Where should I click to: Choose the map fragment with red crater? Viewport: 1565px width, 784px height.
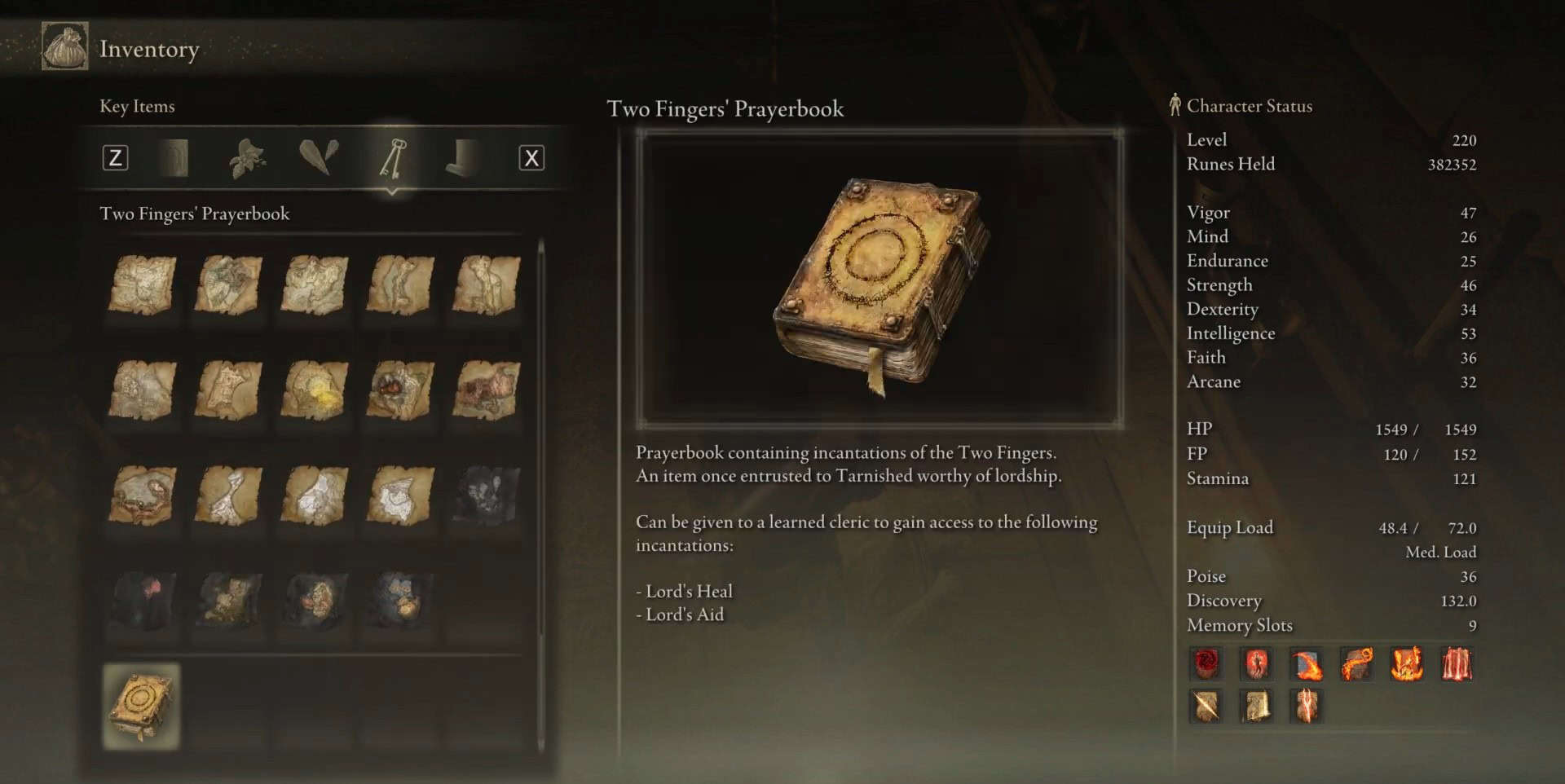click(x=400, y=390)
